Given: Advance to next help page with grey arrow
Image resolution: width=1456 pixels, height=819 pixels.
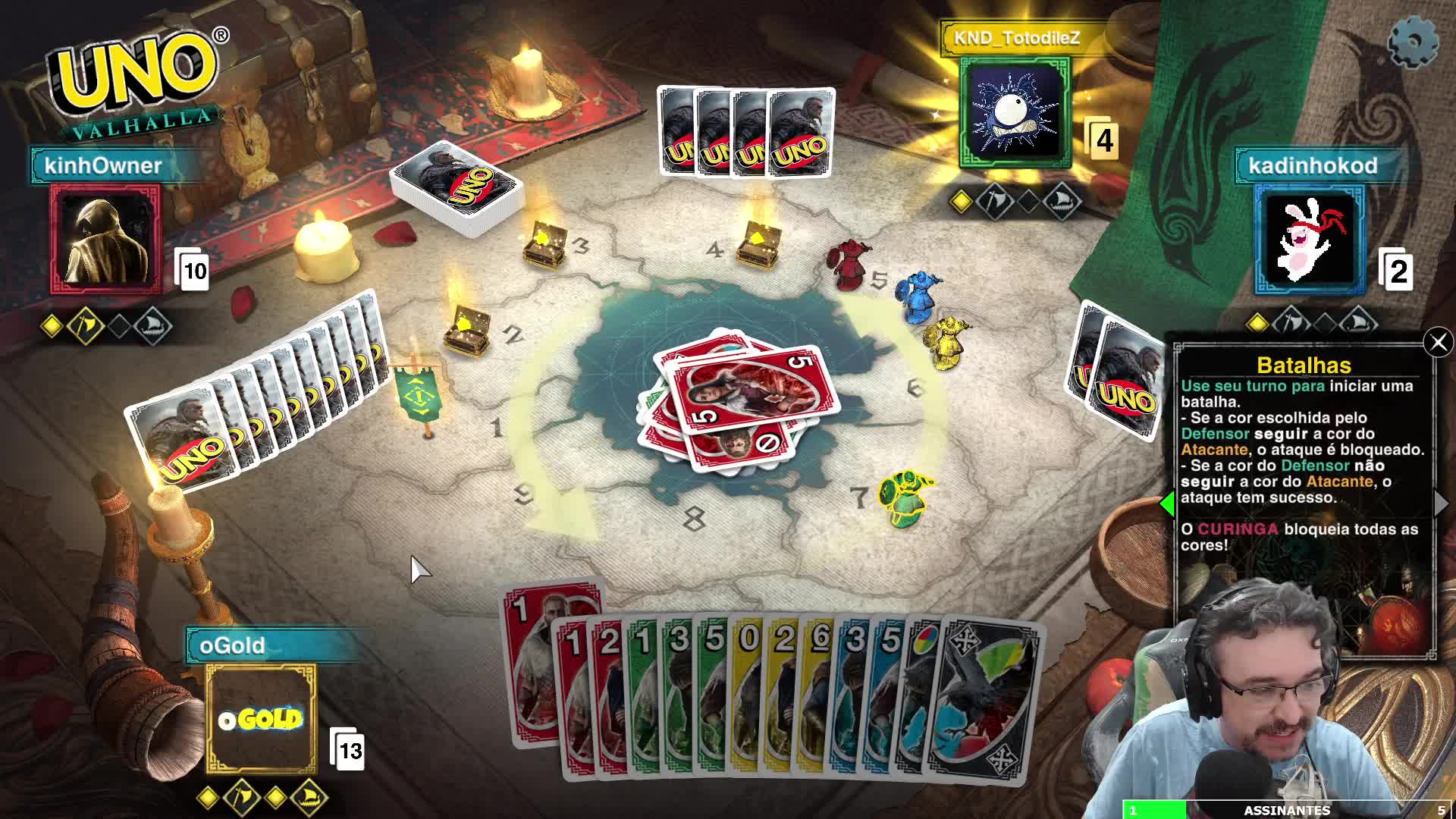Looking at the screenshot, I should [1441, 503].
